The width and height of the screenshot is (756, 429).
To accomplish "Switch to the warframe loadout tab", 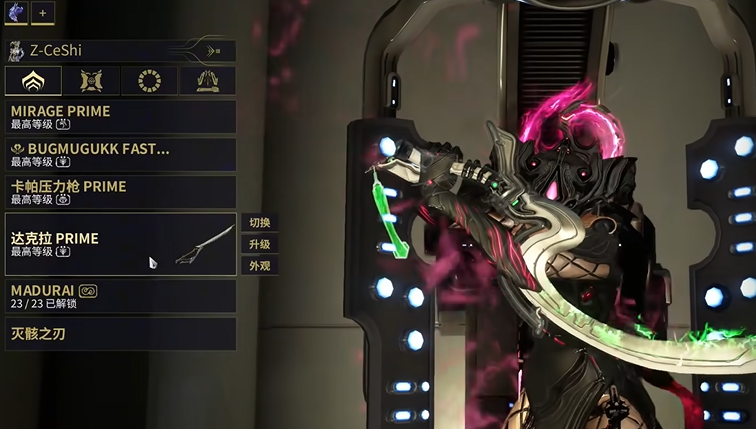I will (x=33, y=81).
